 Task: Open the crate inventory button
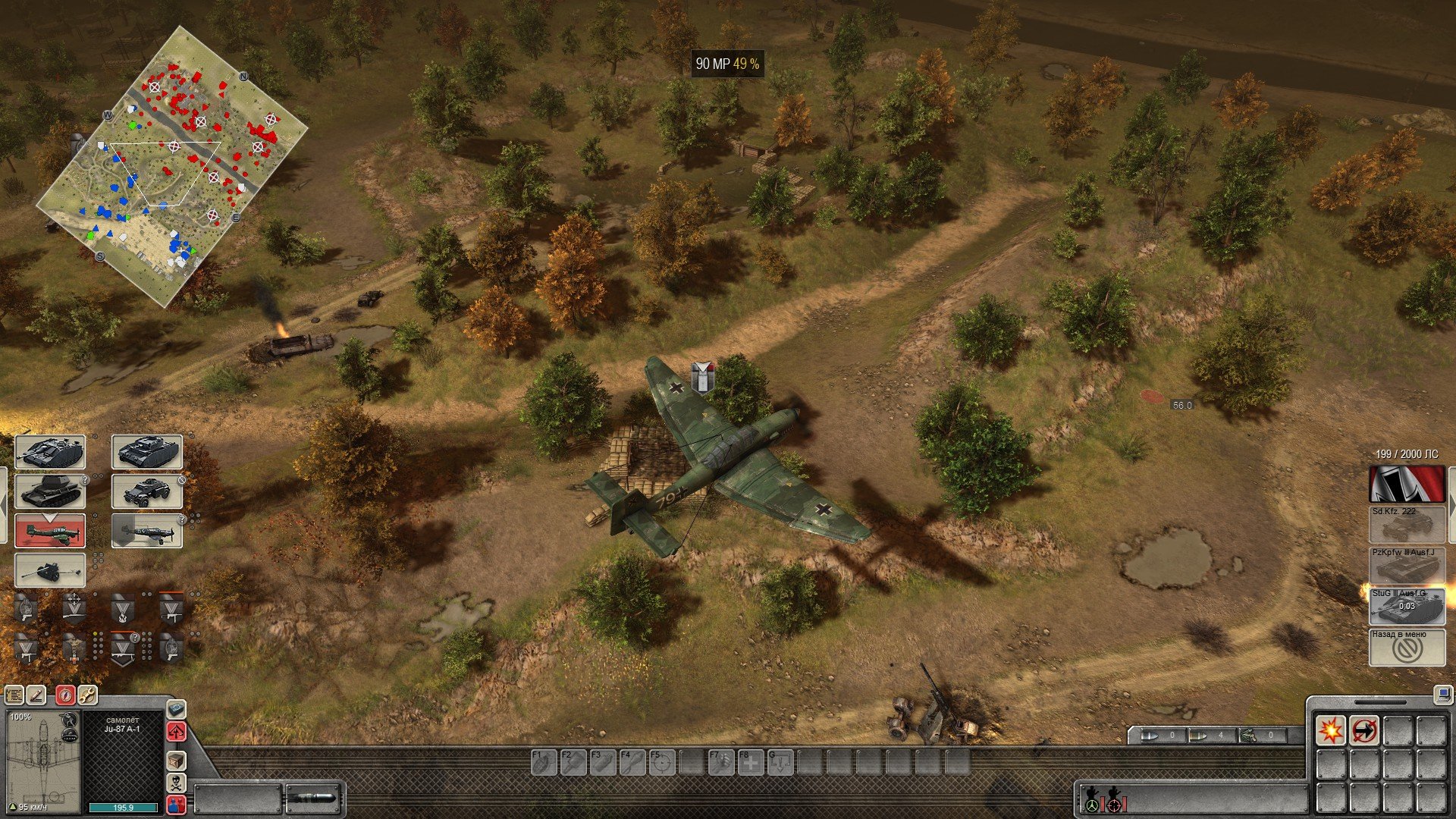[176, 760]
